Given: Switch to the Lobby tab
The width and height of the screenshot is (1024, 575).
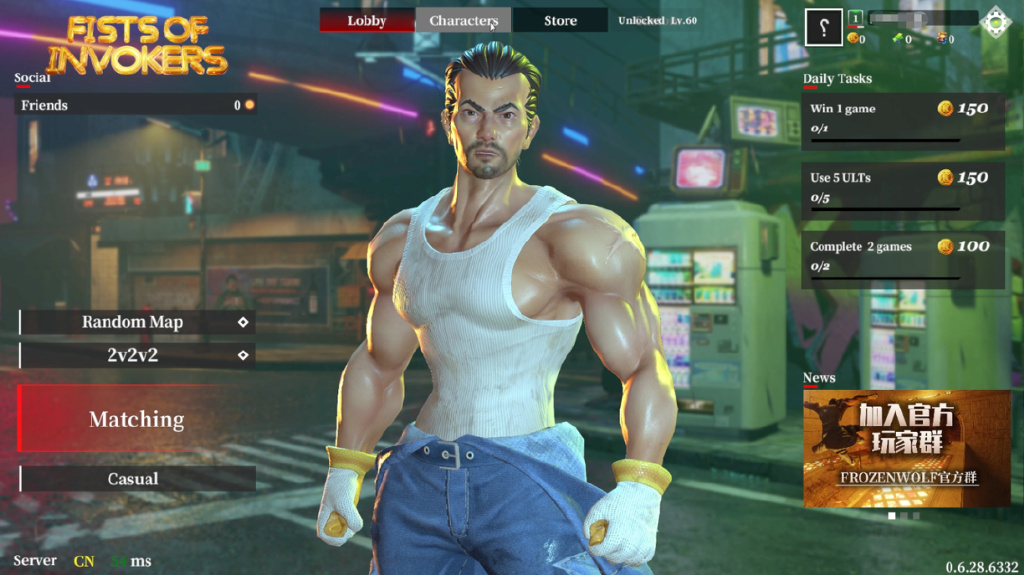Looking at the screenshot, I should tap(367, 20).
